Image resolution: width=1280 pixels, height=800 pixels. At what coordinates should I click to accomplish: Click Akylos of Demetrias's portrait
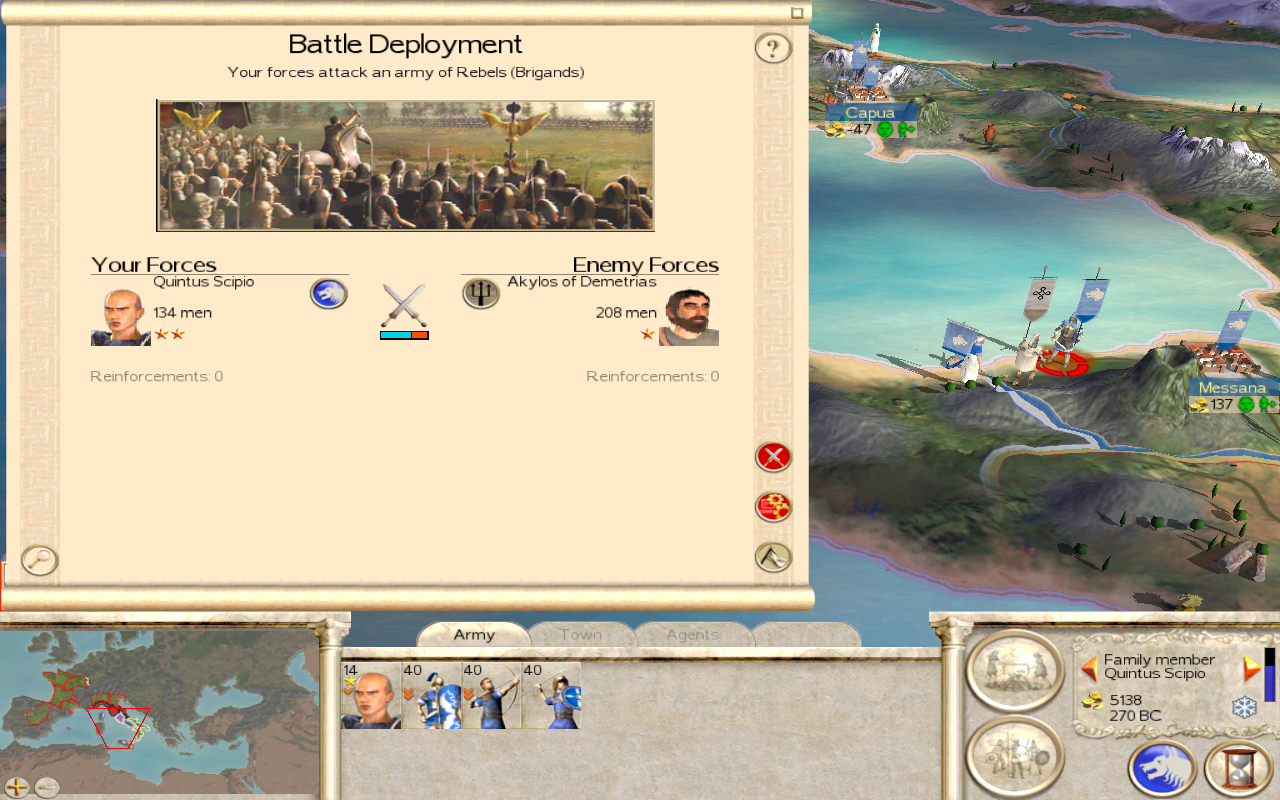click(x=689, y=318)
